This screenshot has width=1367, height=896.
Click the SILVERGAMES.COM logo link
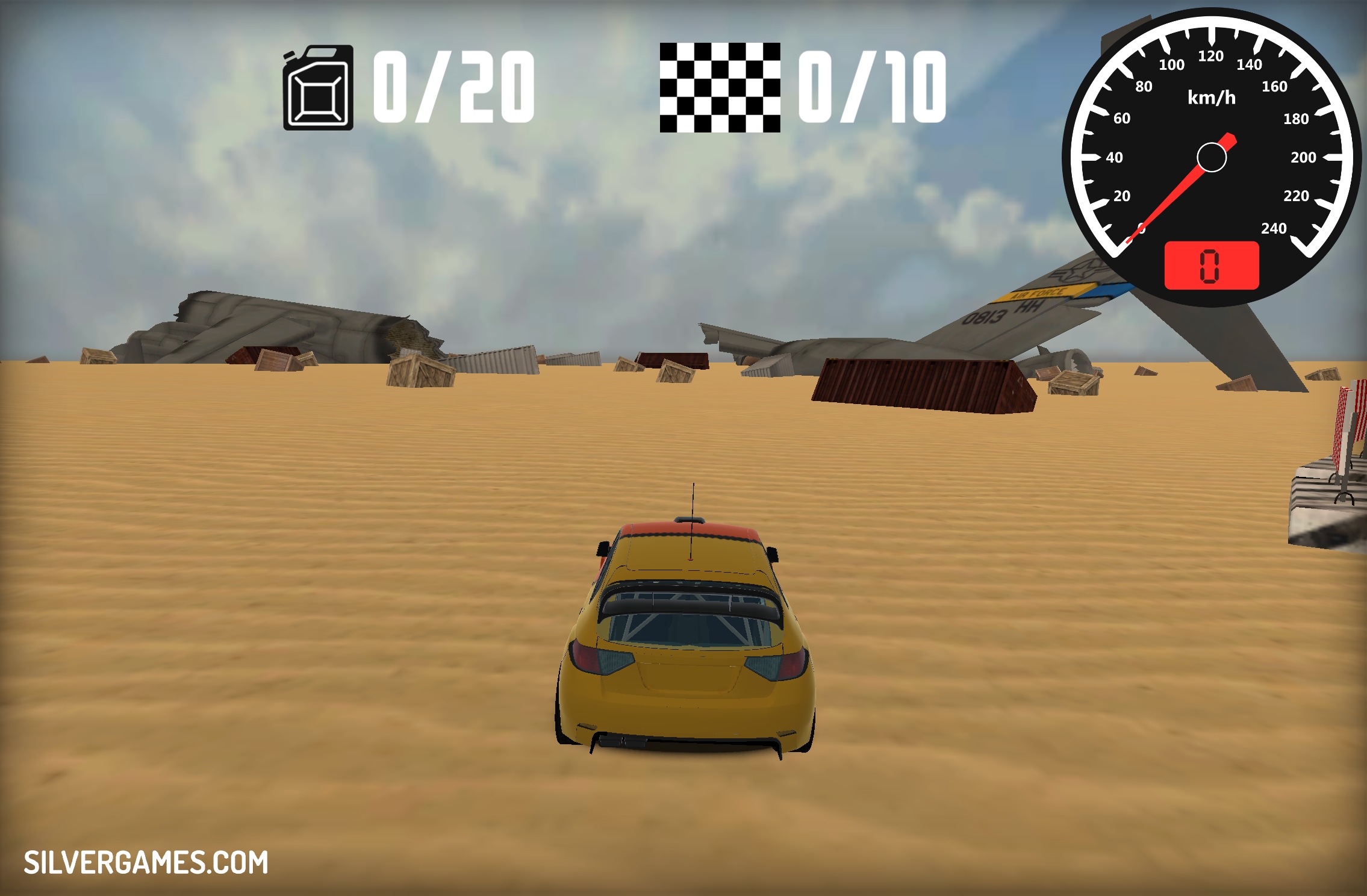point(146,862)
